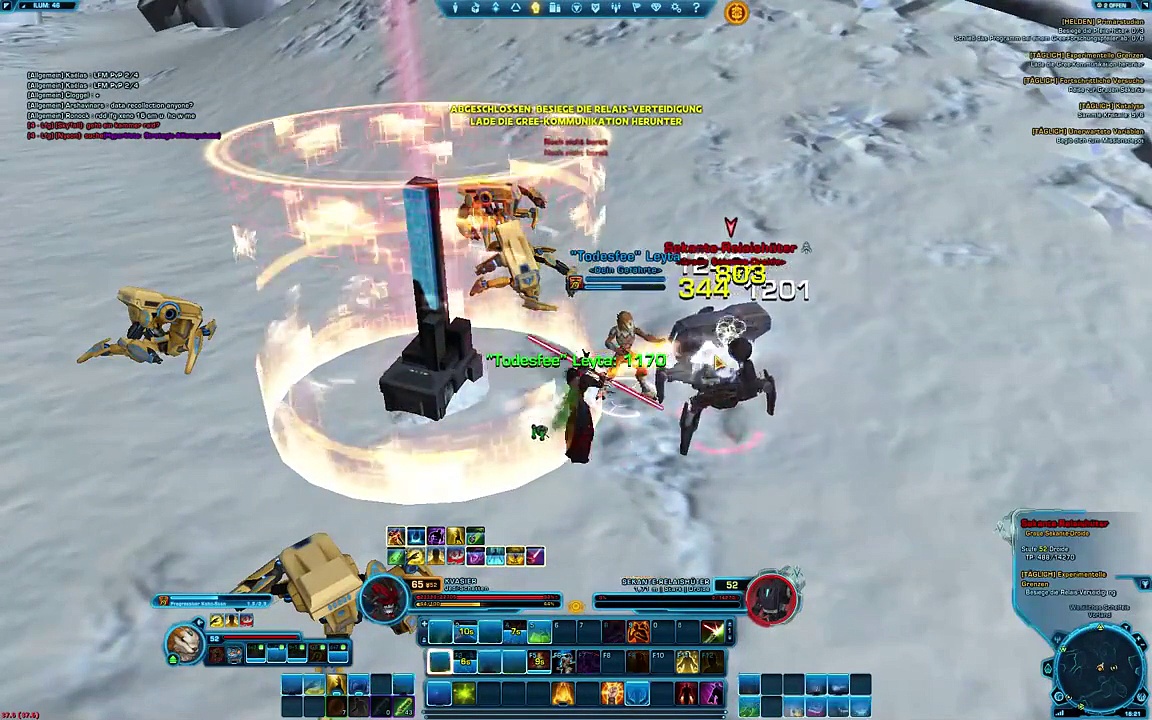Use the purple figure ability on bottom bar
Screen dimensions: 1152x720
(711, 693)
